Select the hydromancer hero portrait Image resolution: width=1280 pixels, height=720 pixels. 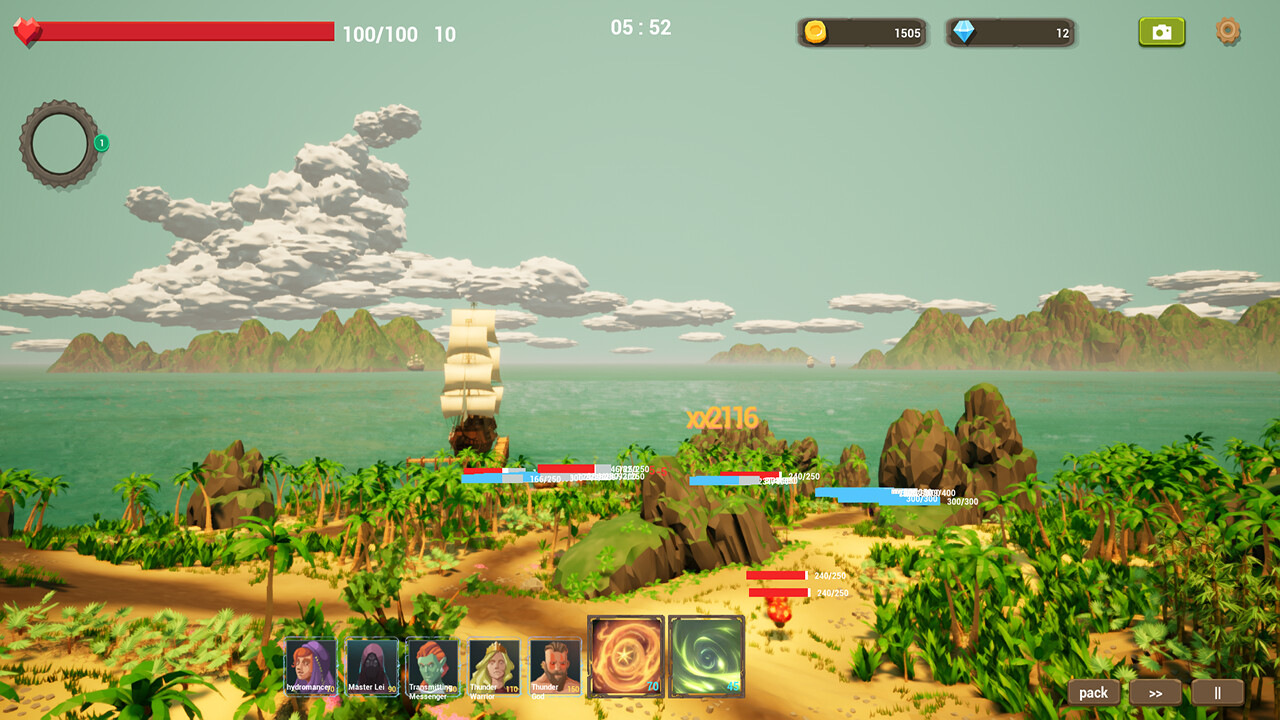tap(310, 665)
